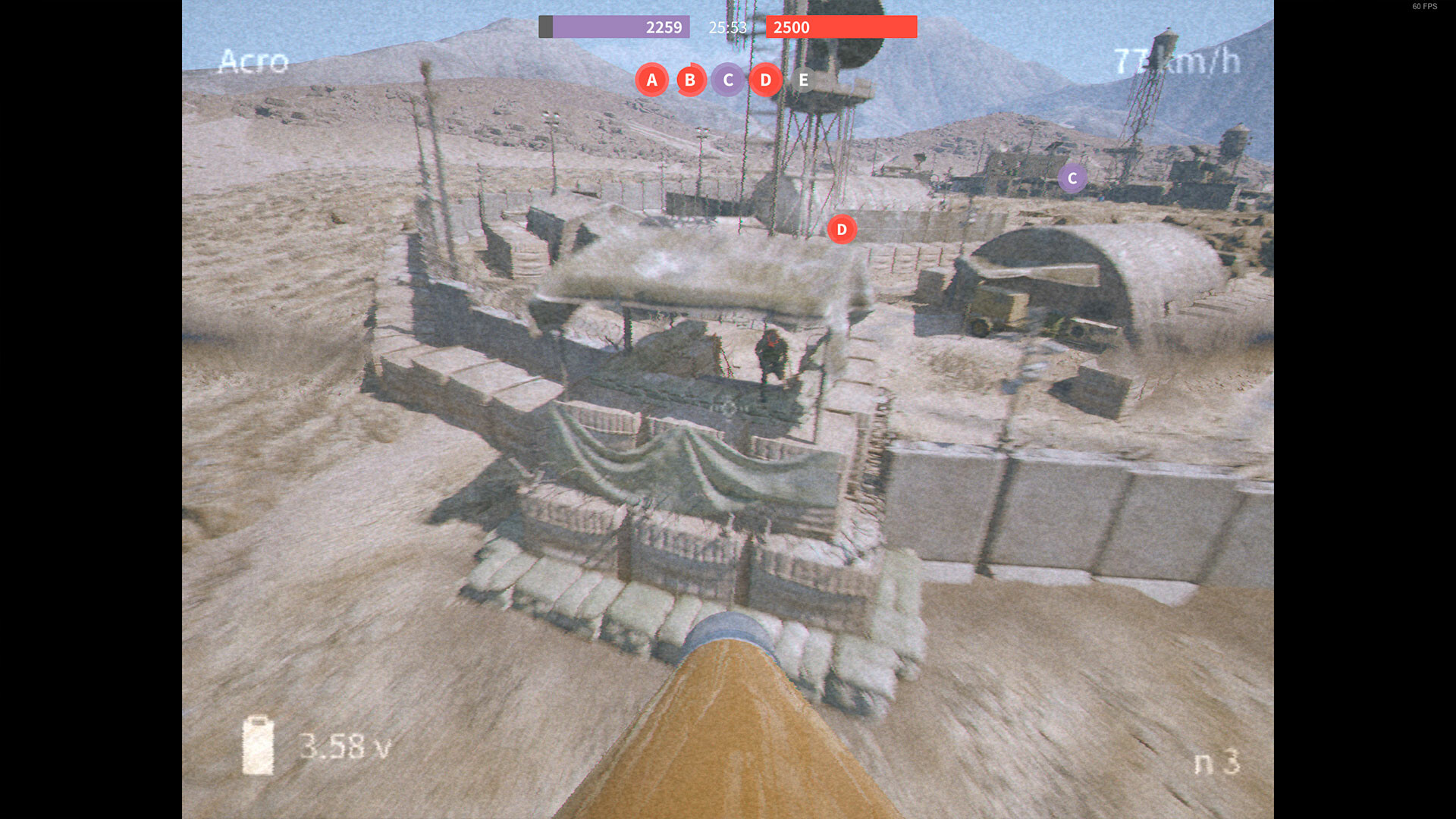
Task: Click the E checkpoint marker
Action: tap(802, 80)
